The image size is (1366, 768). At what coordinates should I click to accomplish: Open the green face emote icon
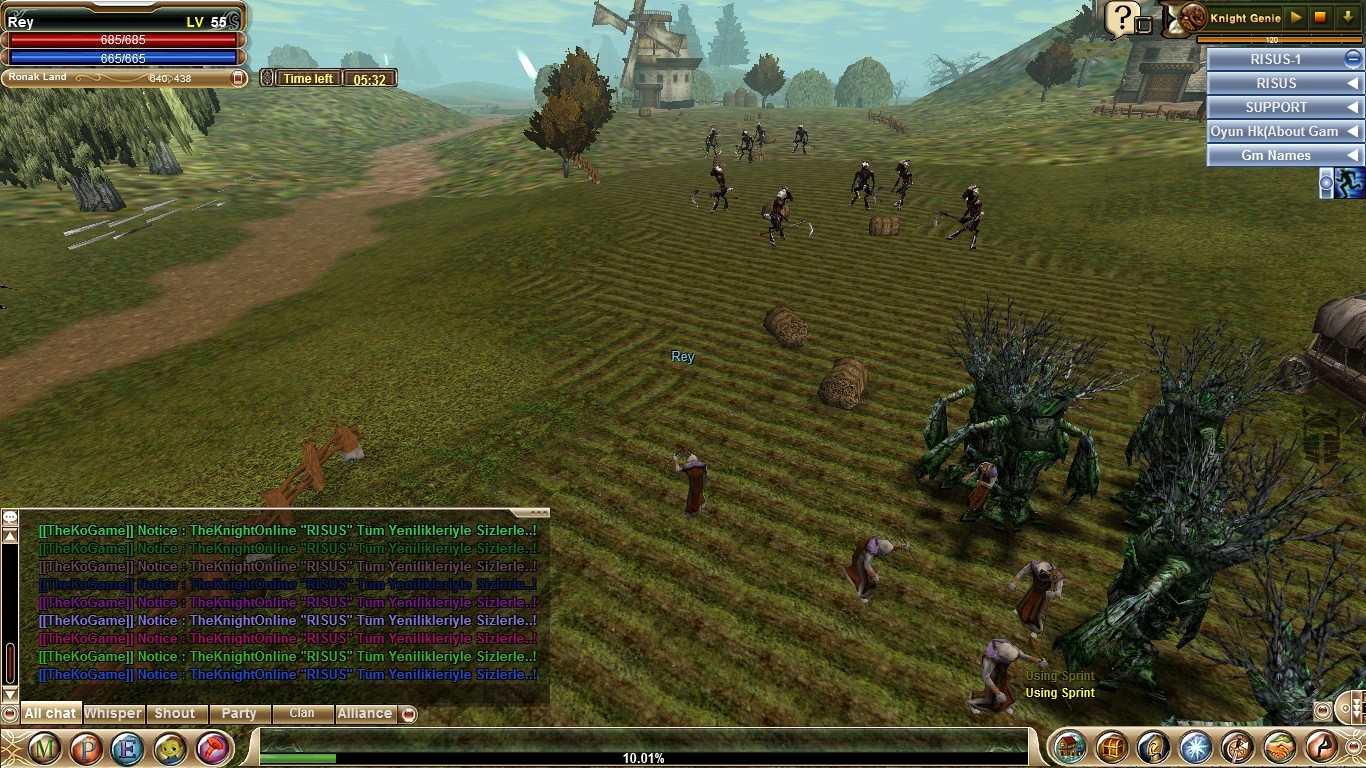[170, 748]
